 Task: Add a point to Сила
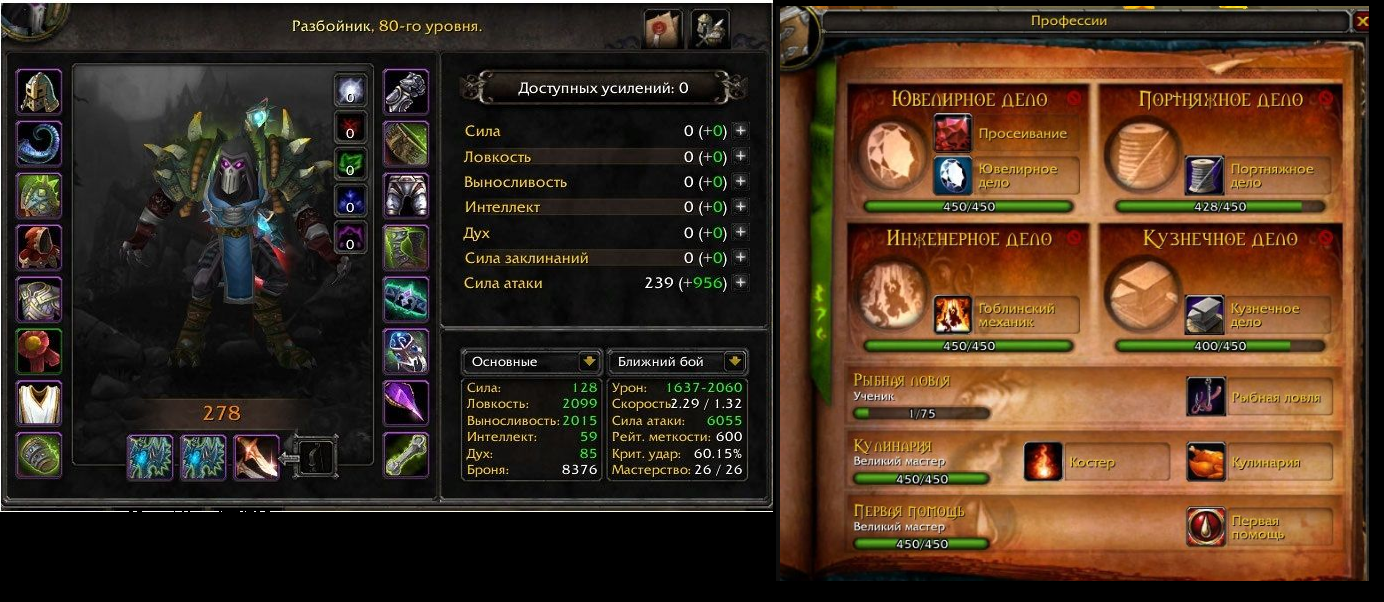[x=740, y=131]
